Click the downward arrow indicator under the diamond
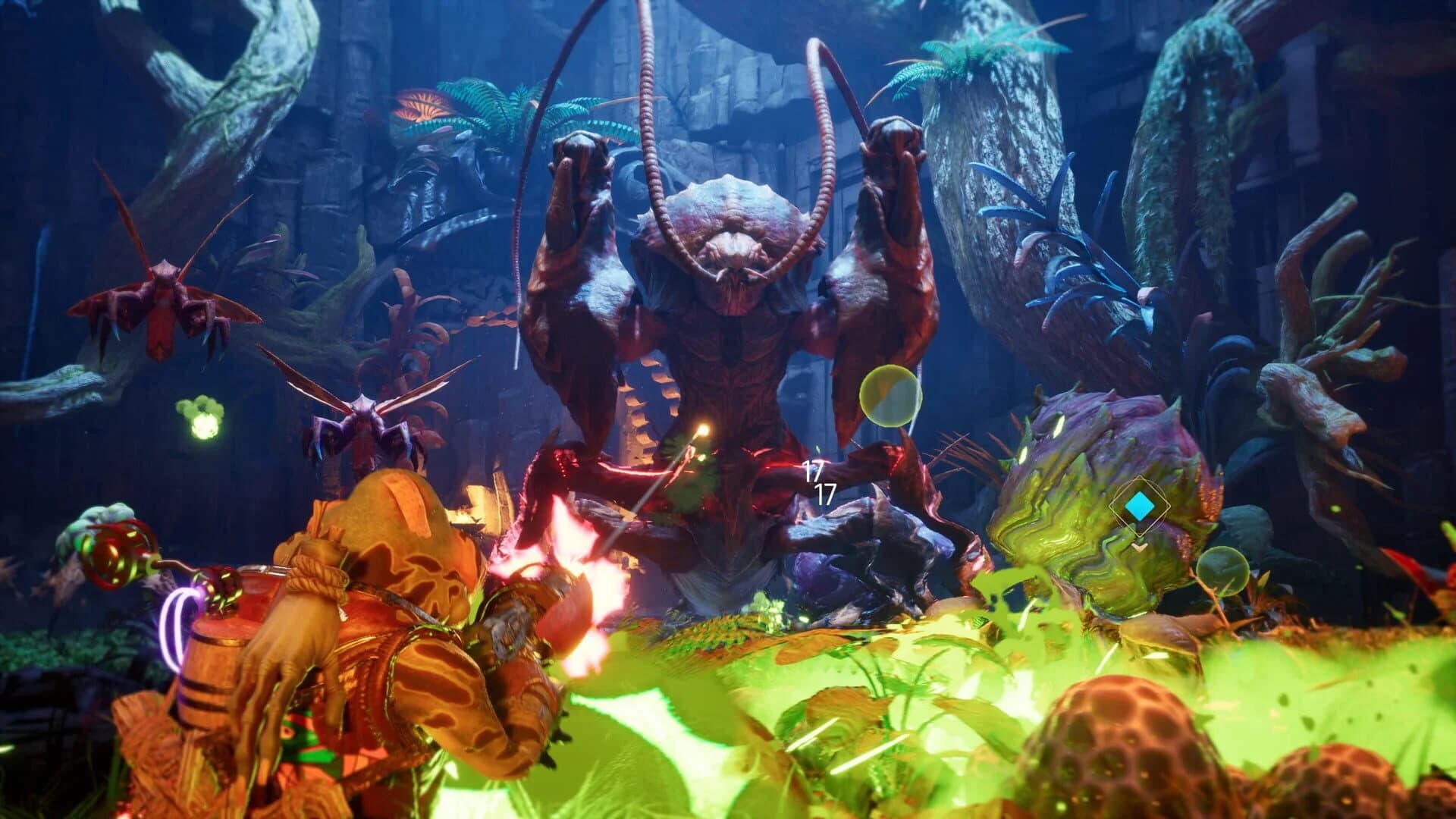The height and width of the screenshot is (819, 1456). pos(1140,547)
